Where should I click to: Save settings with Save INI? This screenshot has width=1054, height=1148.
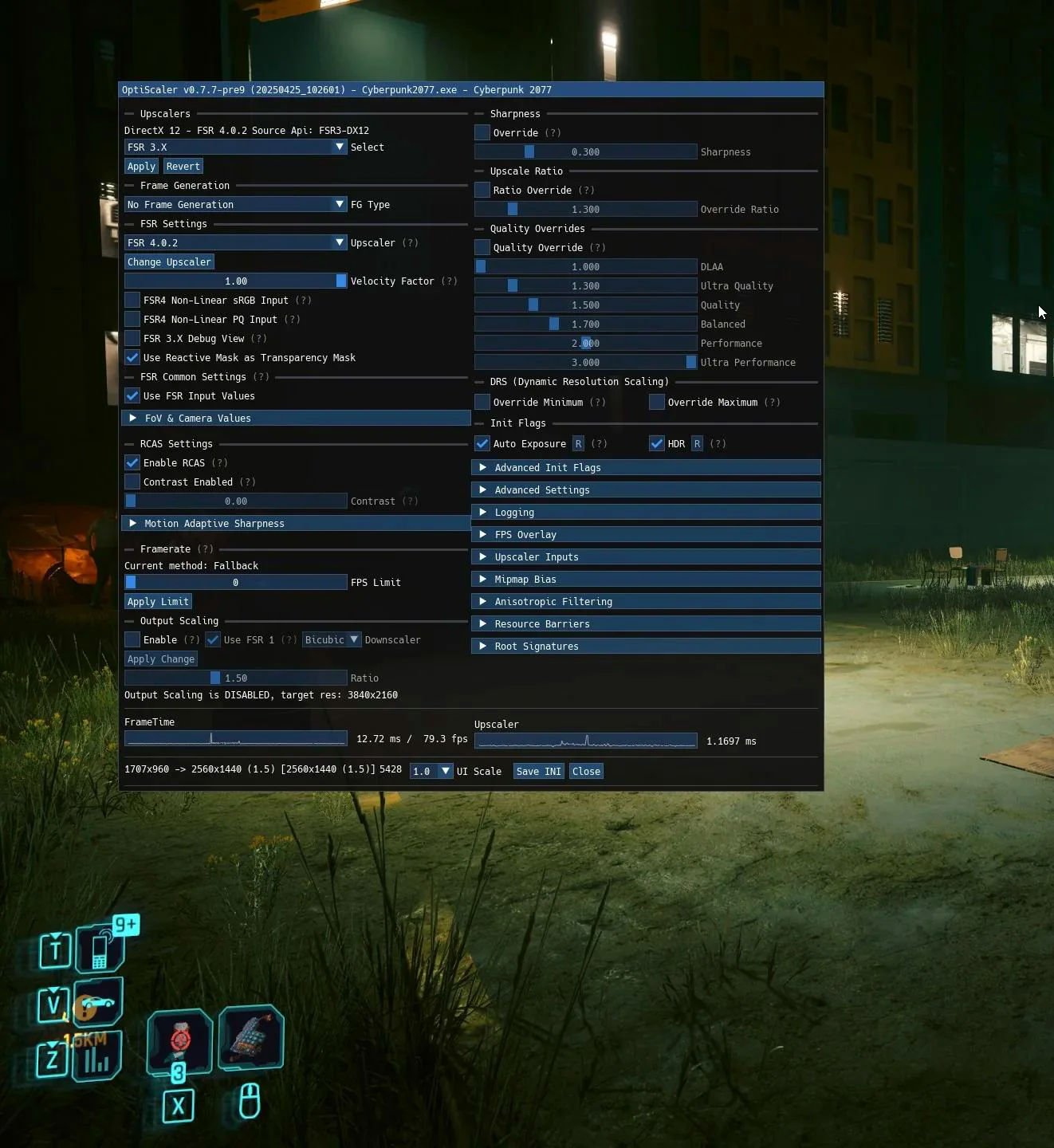coord(537,771)
